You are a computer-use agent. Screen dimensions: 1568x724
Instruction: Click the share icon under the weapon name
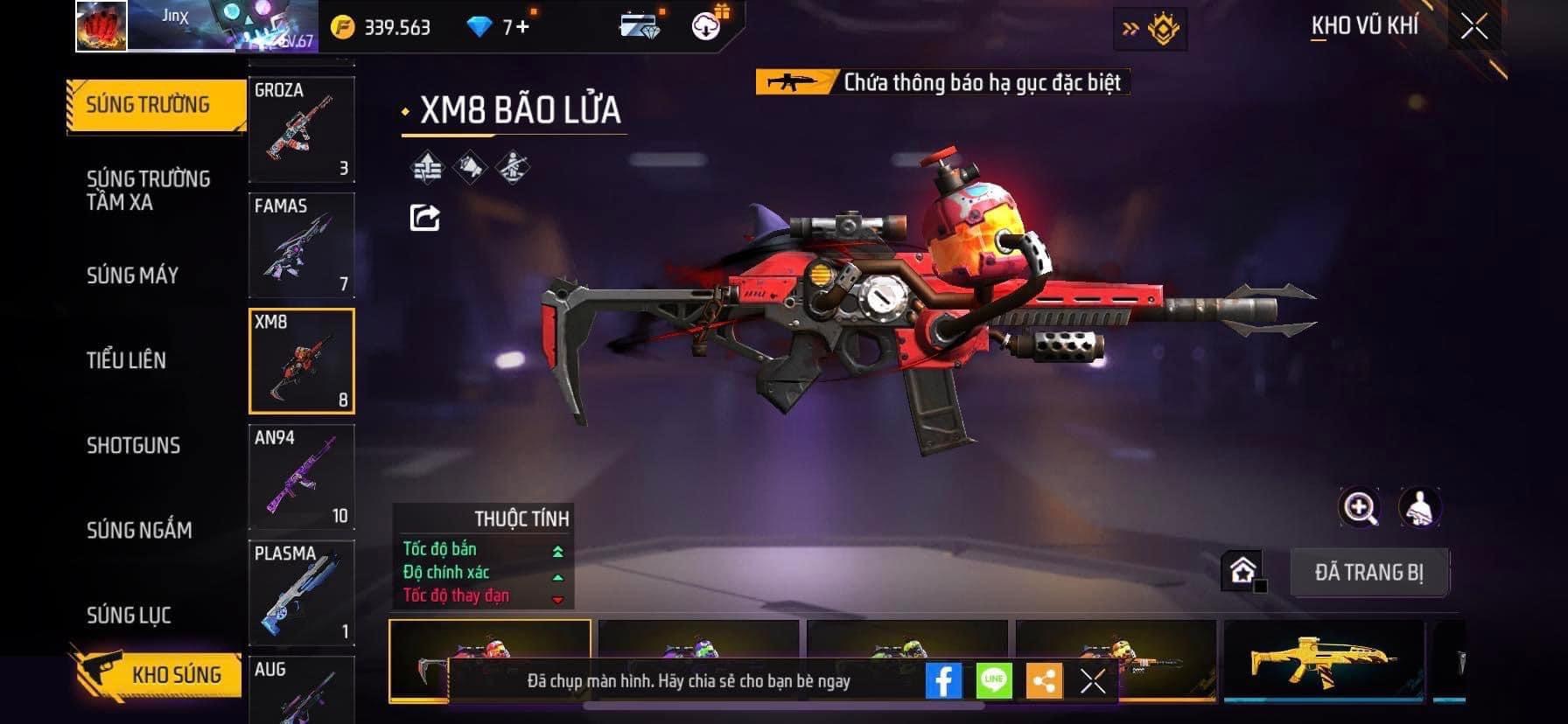(425, 217)
